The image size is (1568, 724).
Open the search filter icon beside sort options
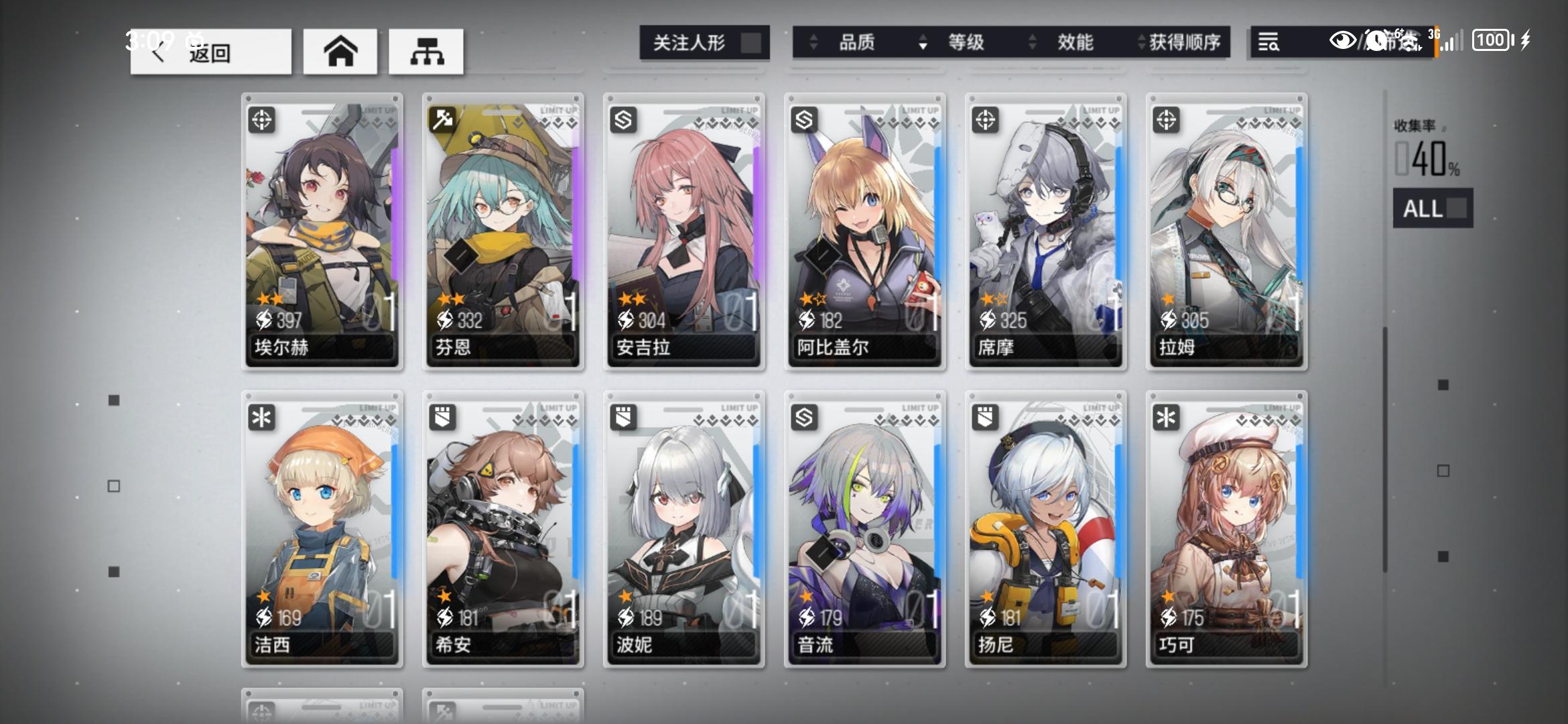coord(1270,44)
